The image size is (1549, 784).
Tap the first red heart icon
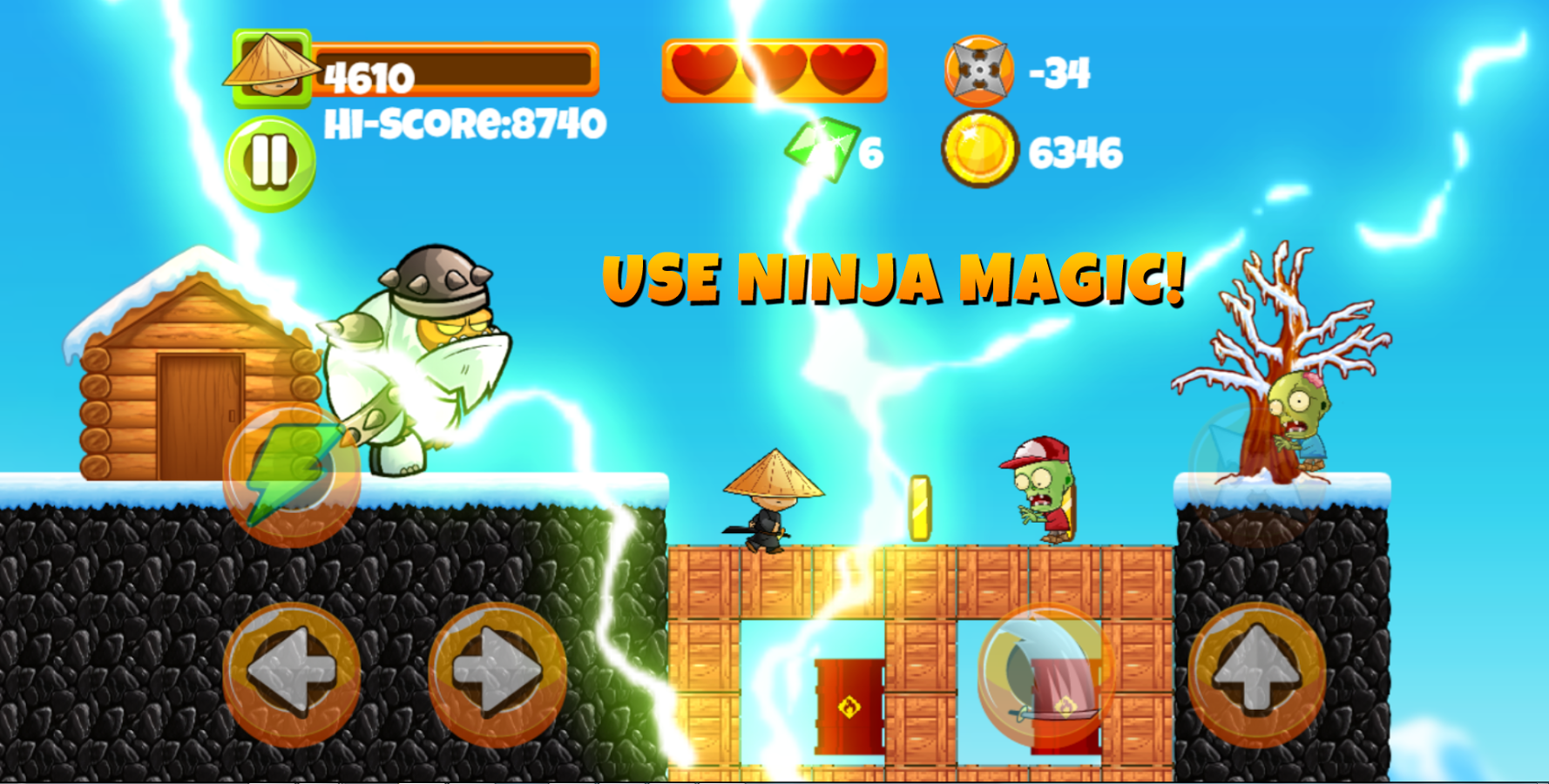pyautogui.click(x=703, y=68)
